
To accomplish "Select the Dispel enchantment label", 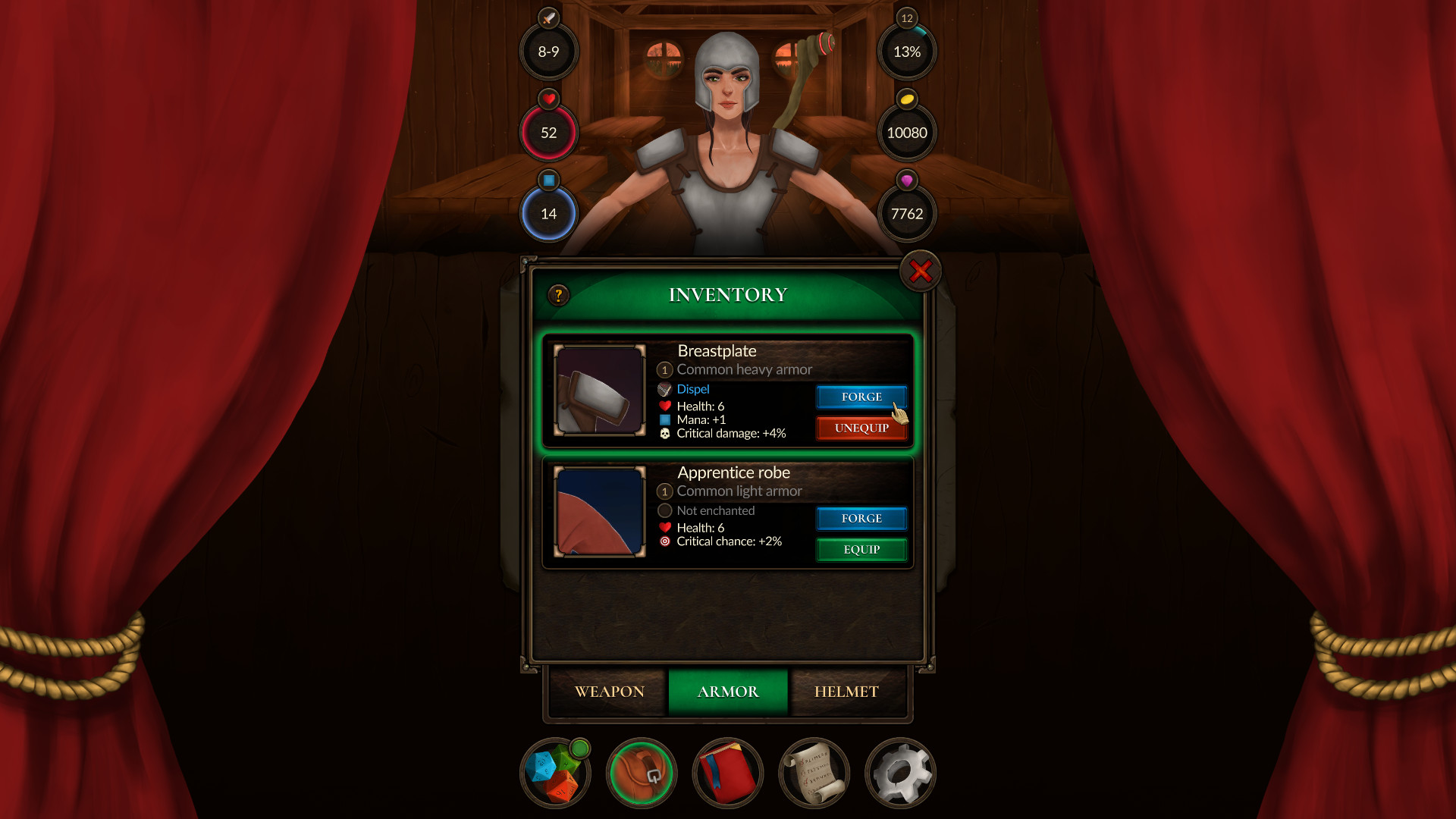I will [x=691, y=389].
